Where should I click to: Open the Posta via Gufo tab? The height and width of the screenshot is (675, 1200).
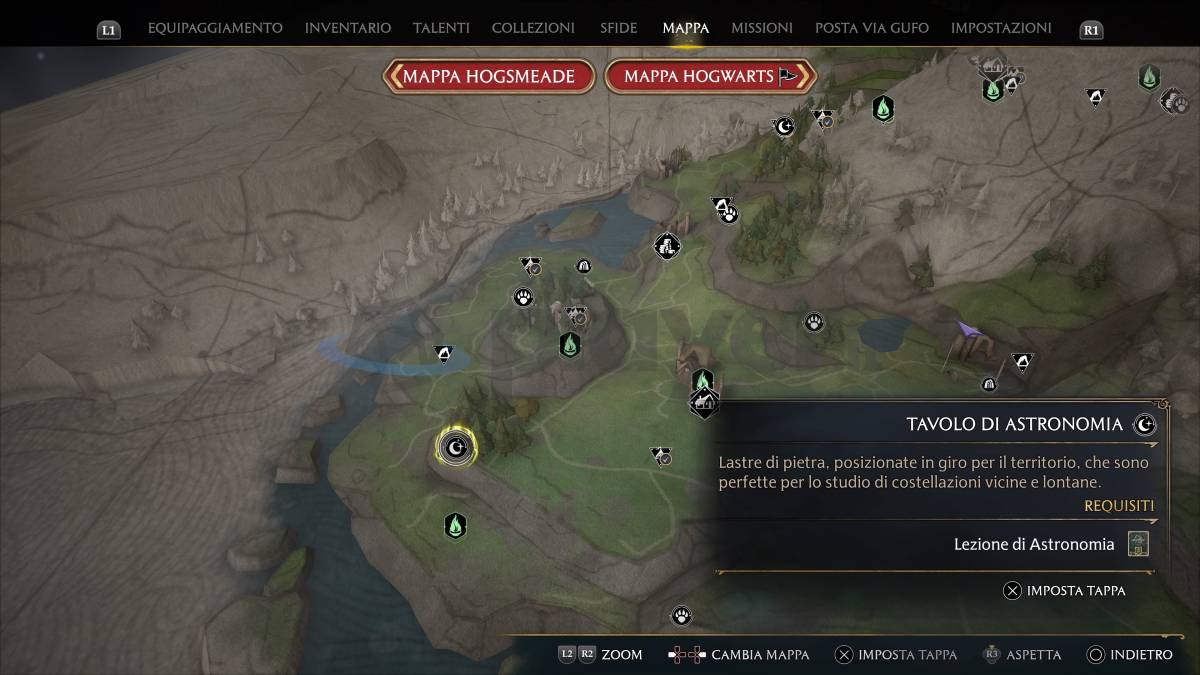coord(872,28)
